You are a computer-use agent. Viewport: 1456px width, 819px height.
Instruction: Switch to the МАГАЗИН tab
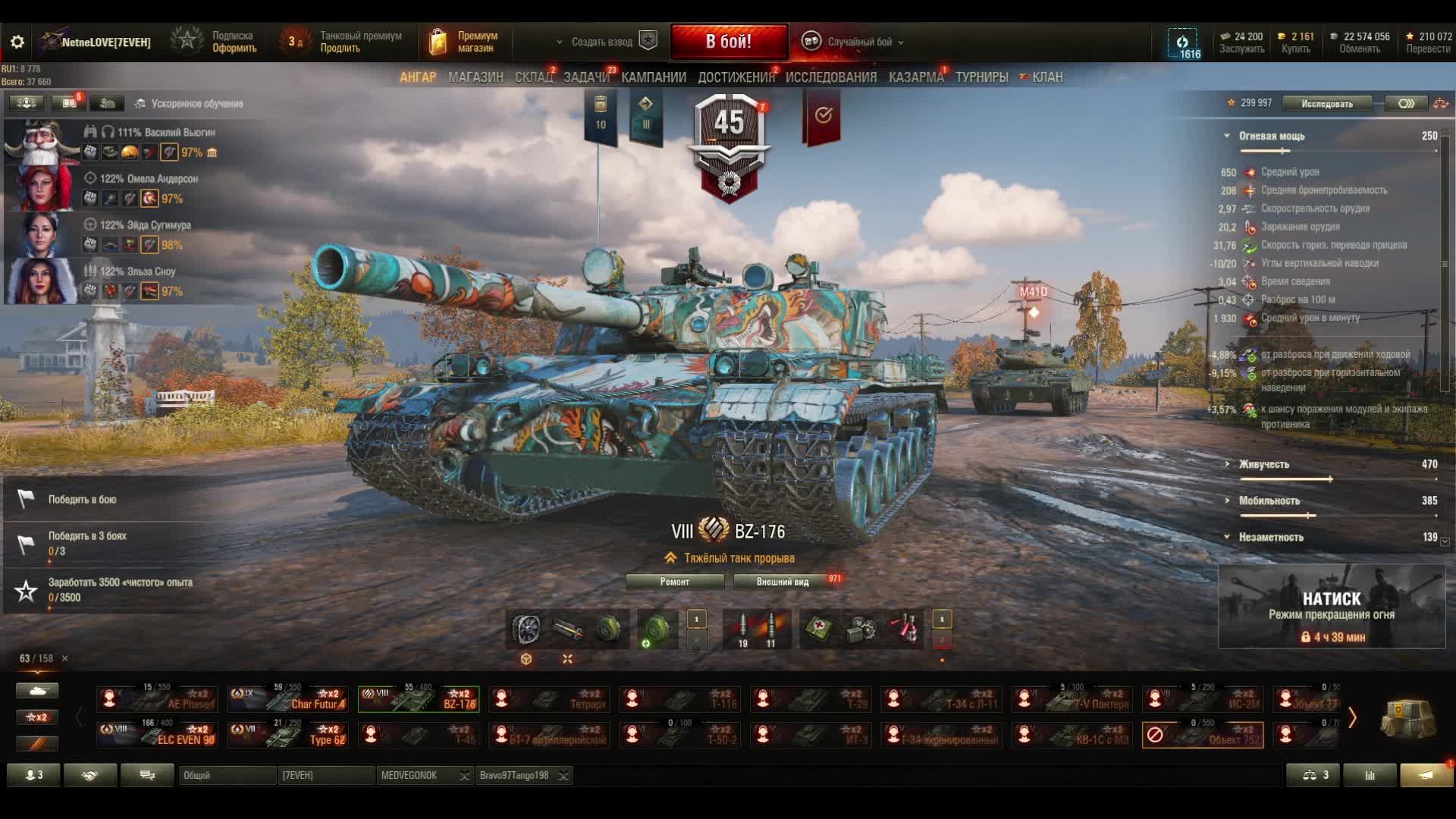pos(475,77)
